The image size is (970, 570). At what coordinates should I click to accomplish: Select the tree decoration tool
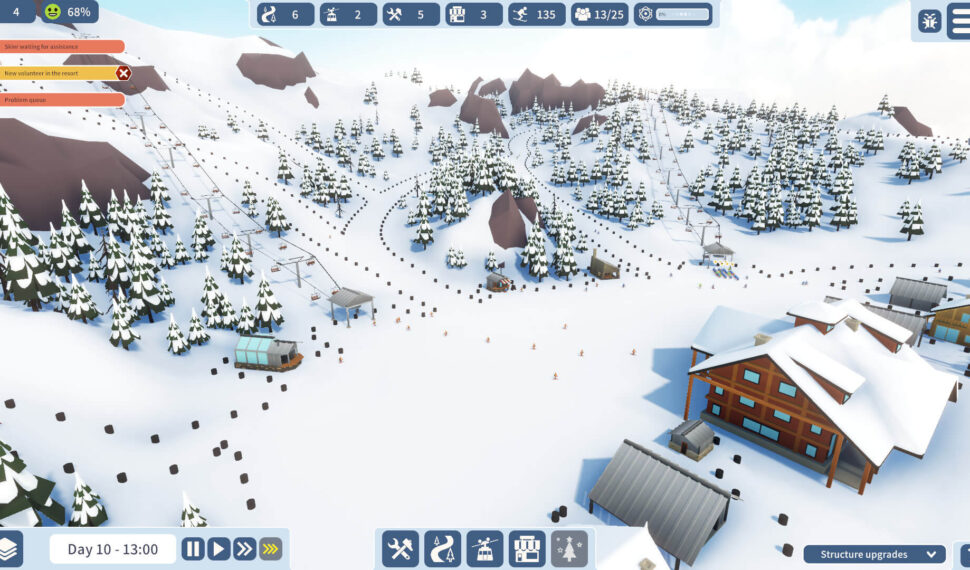(569, 549)
